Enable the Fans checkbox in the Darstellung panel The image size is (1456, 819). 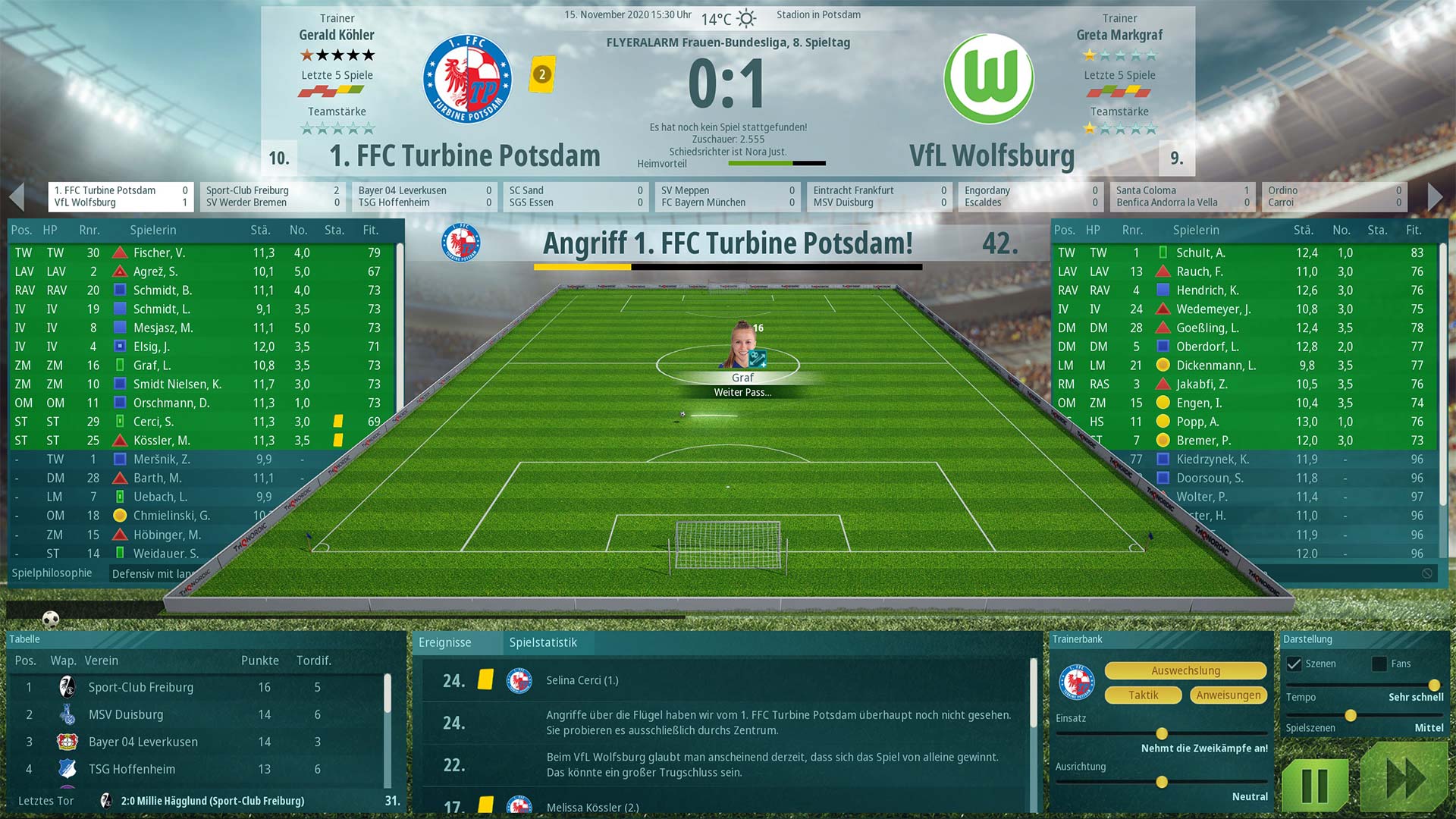click(1378, 663)
